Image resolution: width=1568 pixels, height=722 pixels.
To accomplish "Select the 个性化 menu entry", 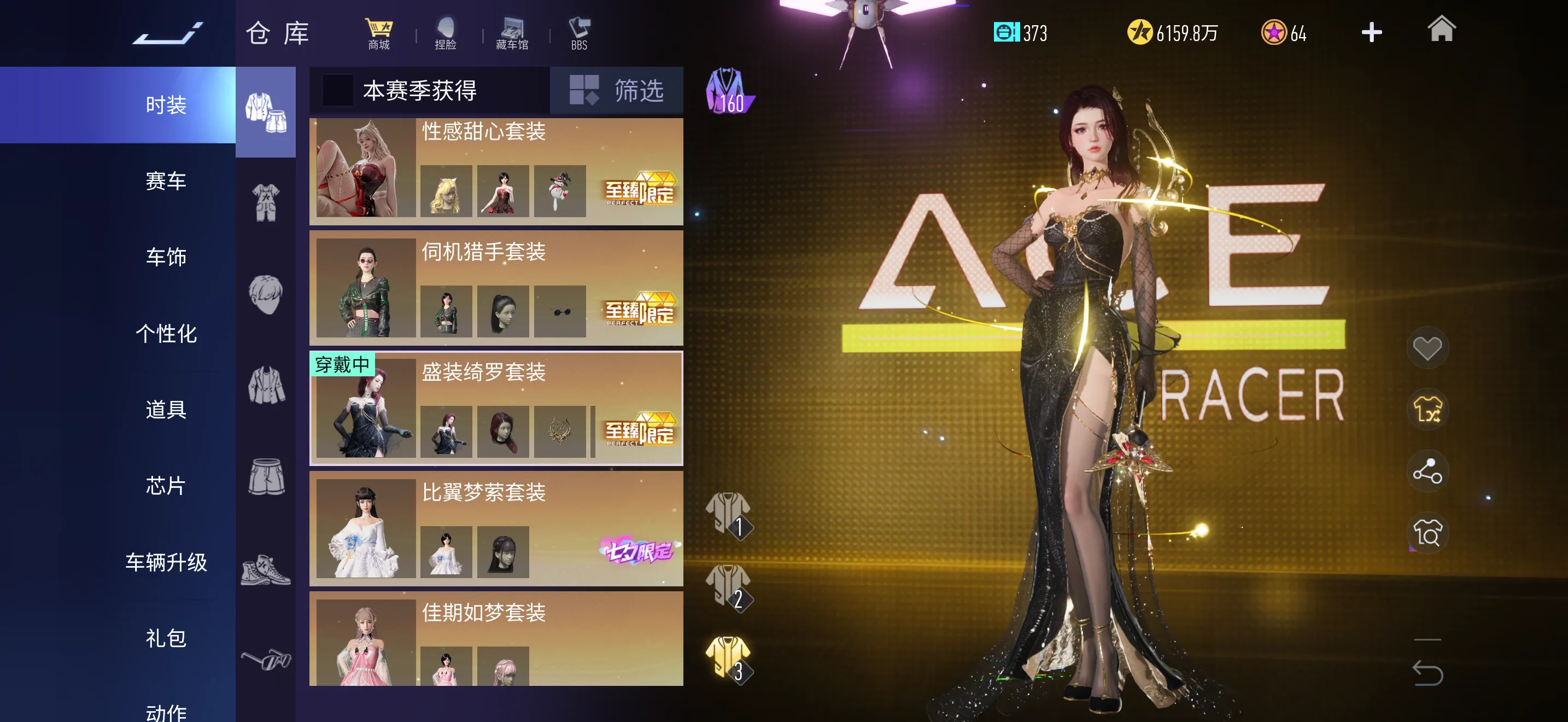I will tap(166, 333).
